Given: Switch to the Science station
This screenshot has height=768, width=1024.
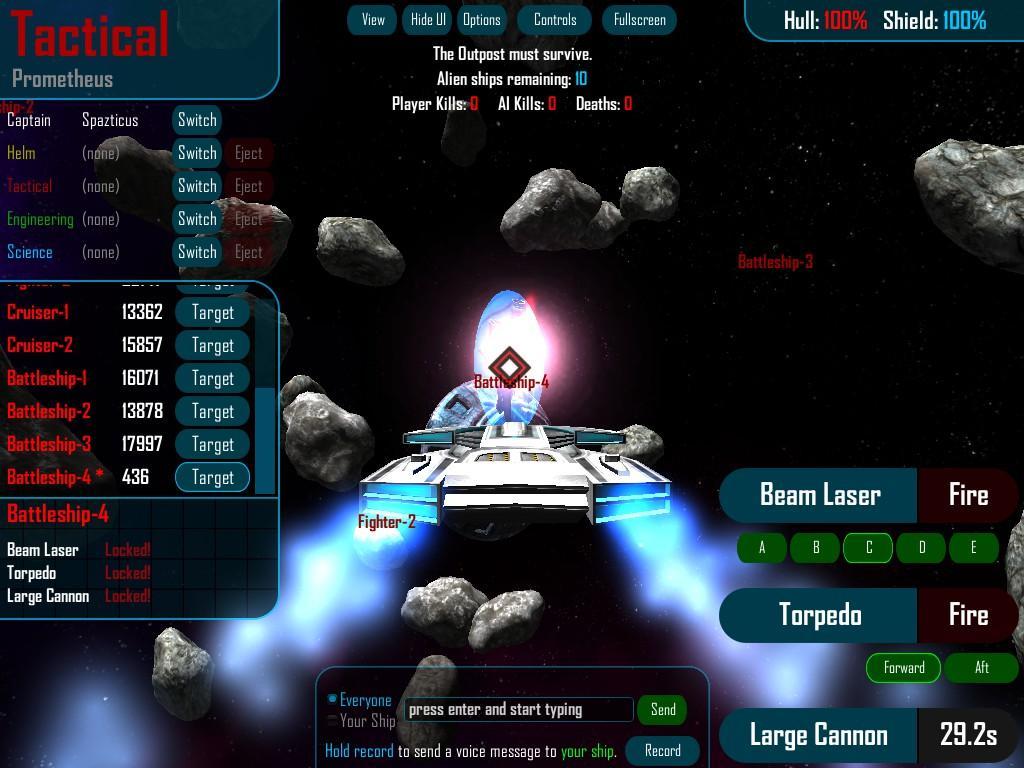Looking at the screenshot, I should pos(197,252).
